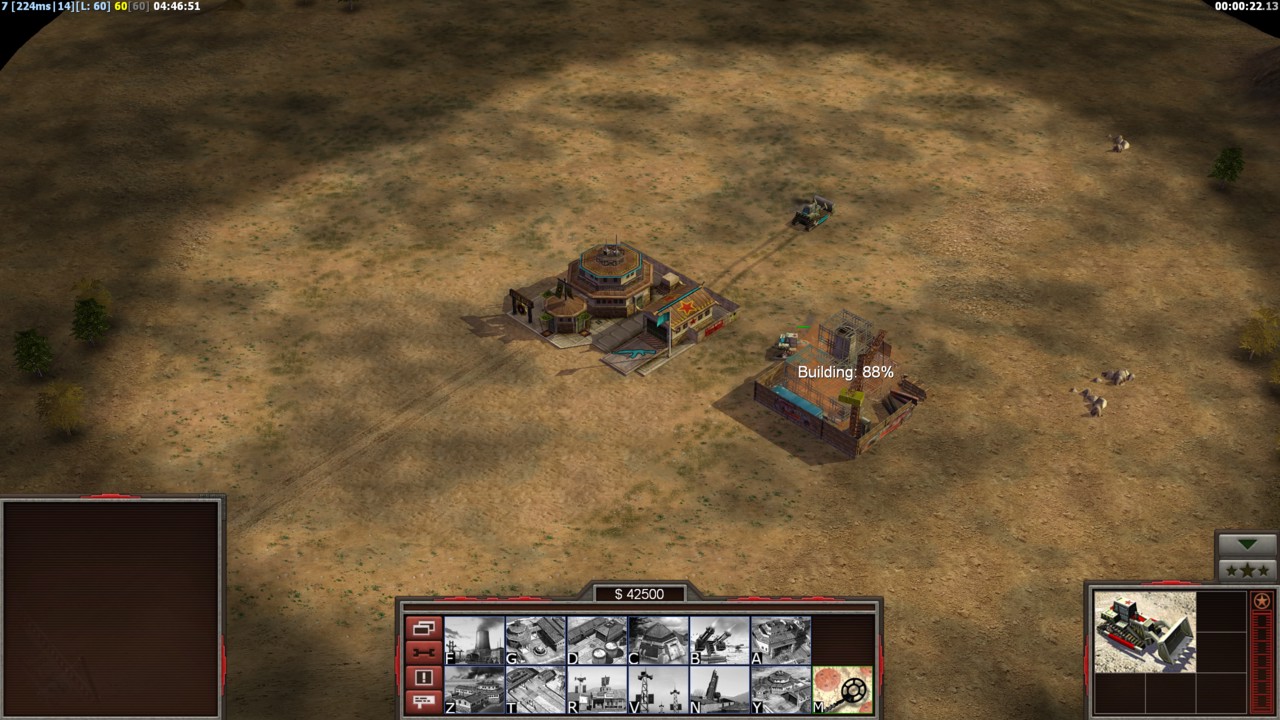Click the overlapping windows button

coord(423,629)
